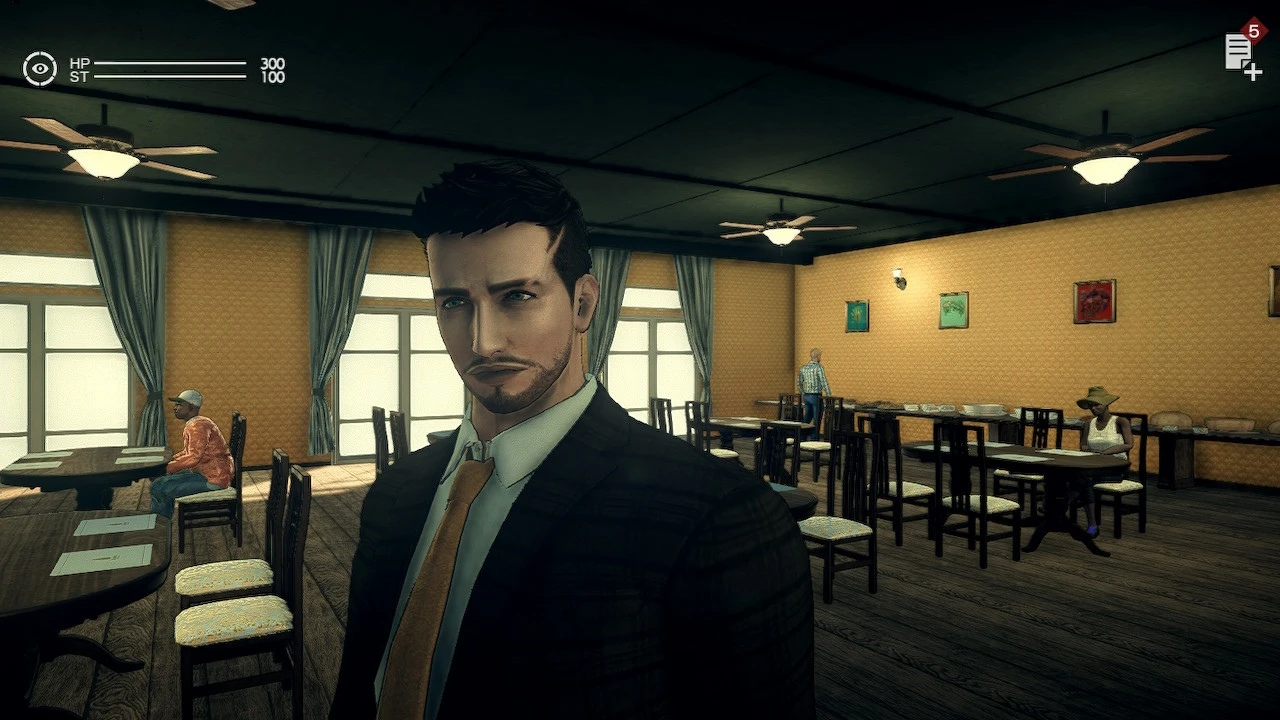
Task: Click the wall-mounted lamp on the back wall
Action: pos(898,277)
